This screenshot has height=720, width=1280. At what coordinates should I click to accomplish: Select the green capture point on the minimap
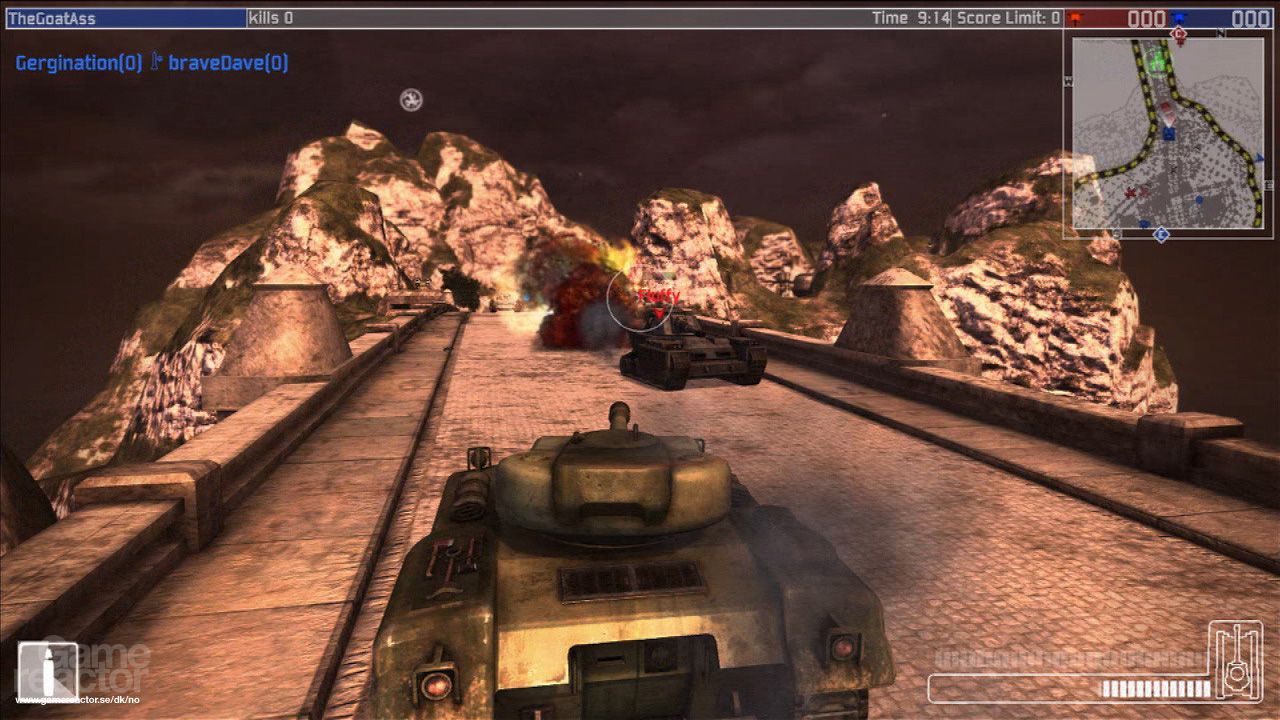[x=1157, y=62]
